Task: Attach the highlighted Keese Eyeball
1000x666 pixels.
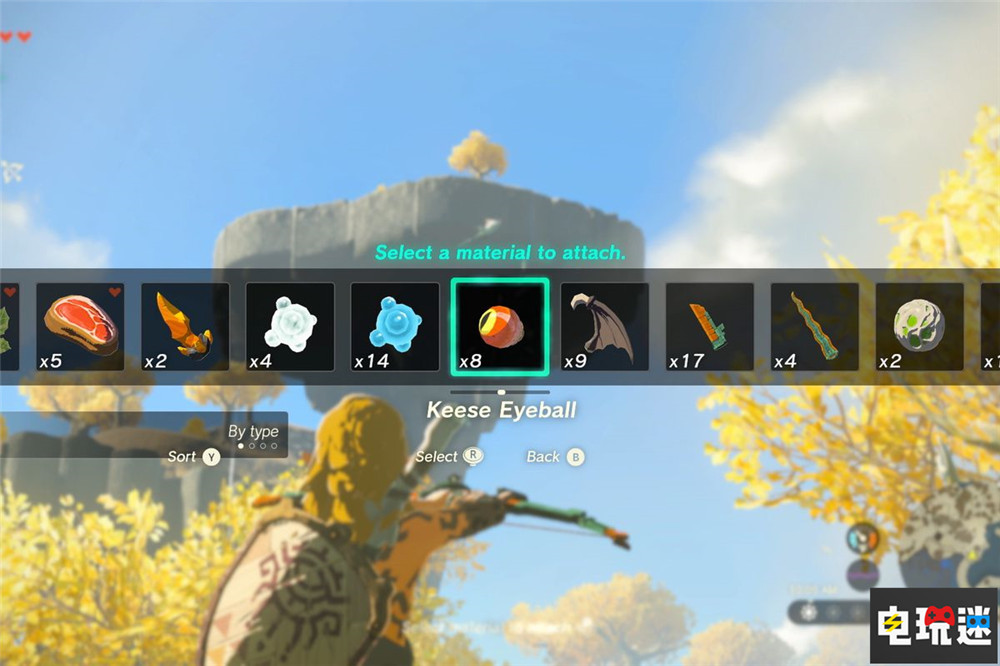Action: (x=500, y=326)
